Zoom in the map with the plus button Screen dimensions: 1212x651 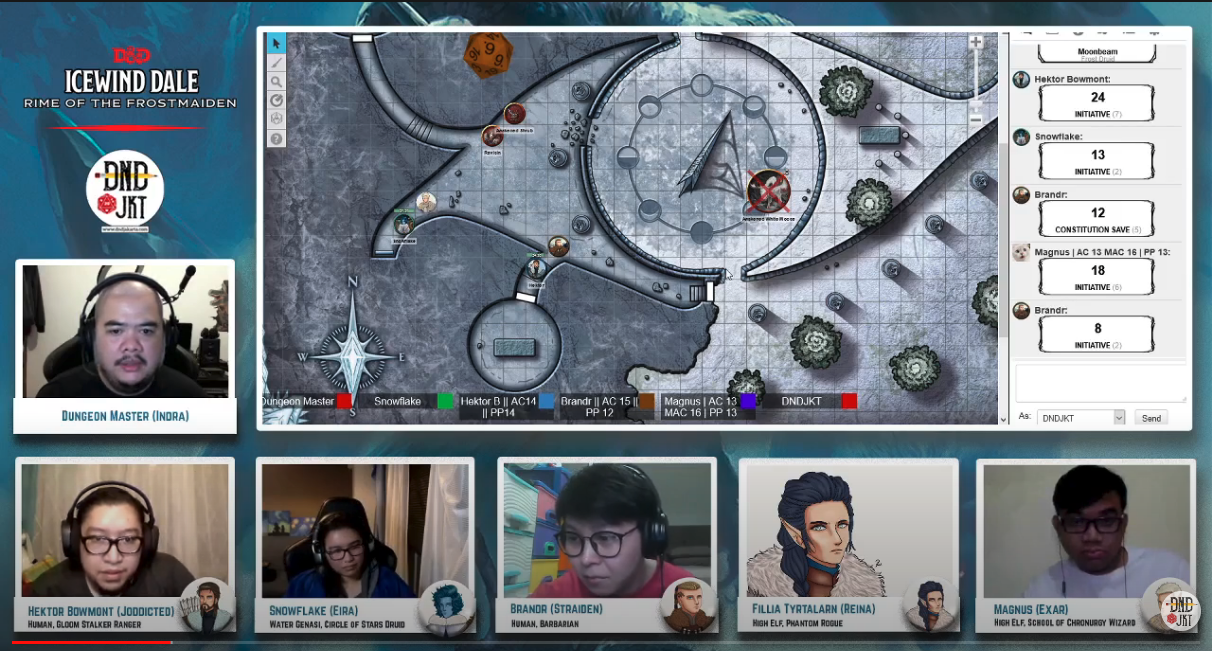(976, 43)
